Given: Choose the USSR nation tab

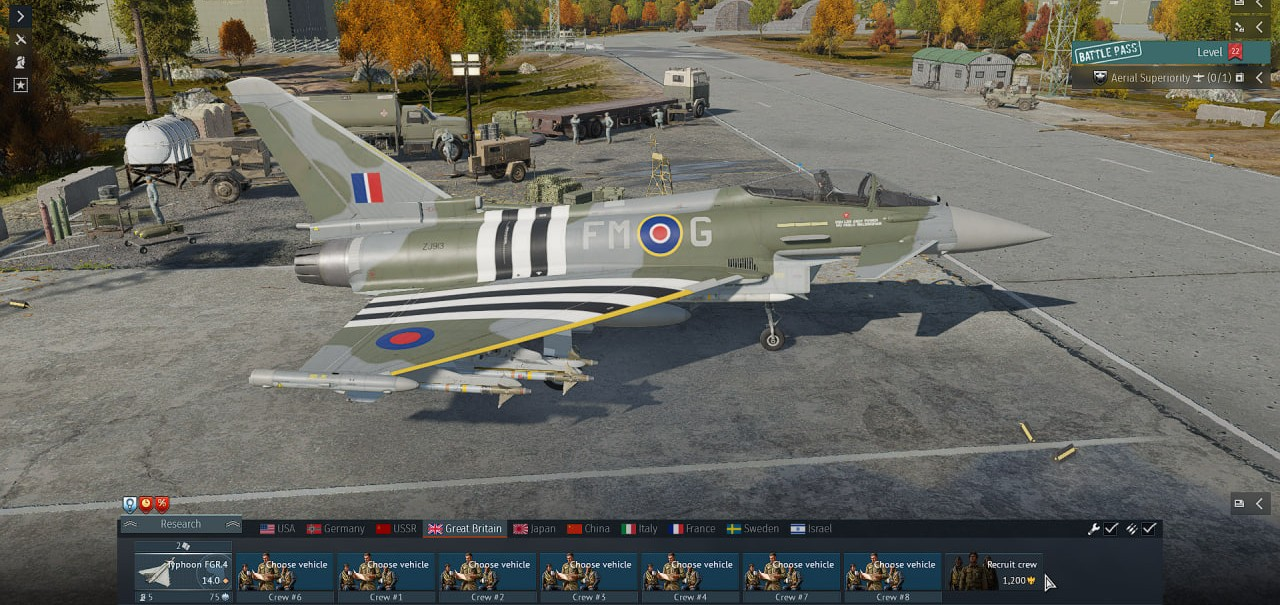Looking at the screenshot, I should pos(397,529).
